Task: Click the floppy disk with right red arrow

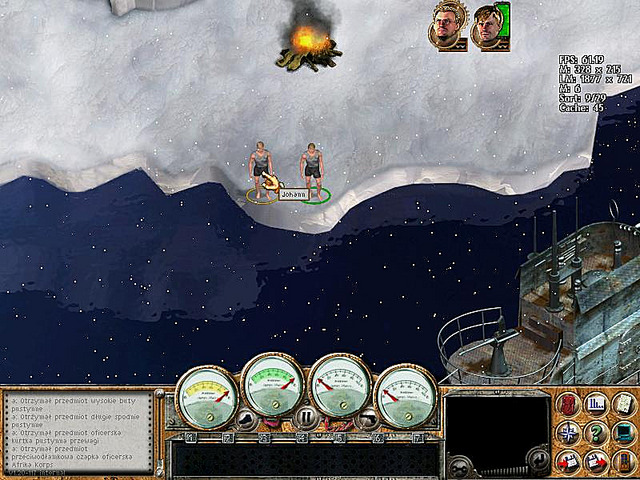Action: (x=596, y=460)
